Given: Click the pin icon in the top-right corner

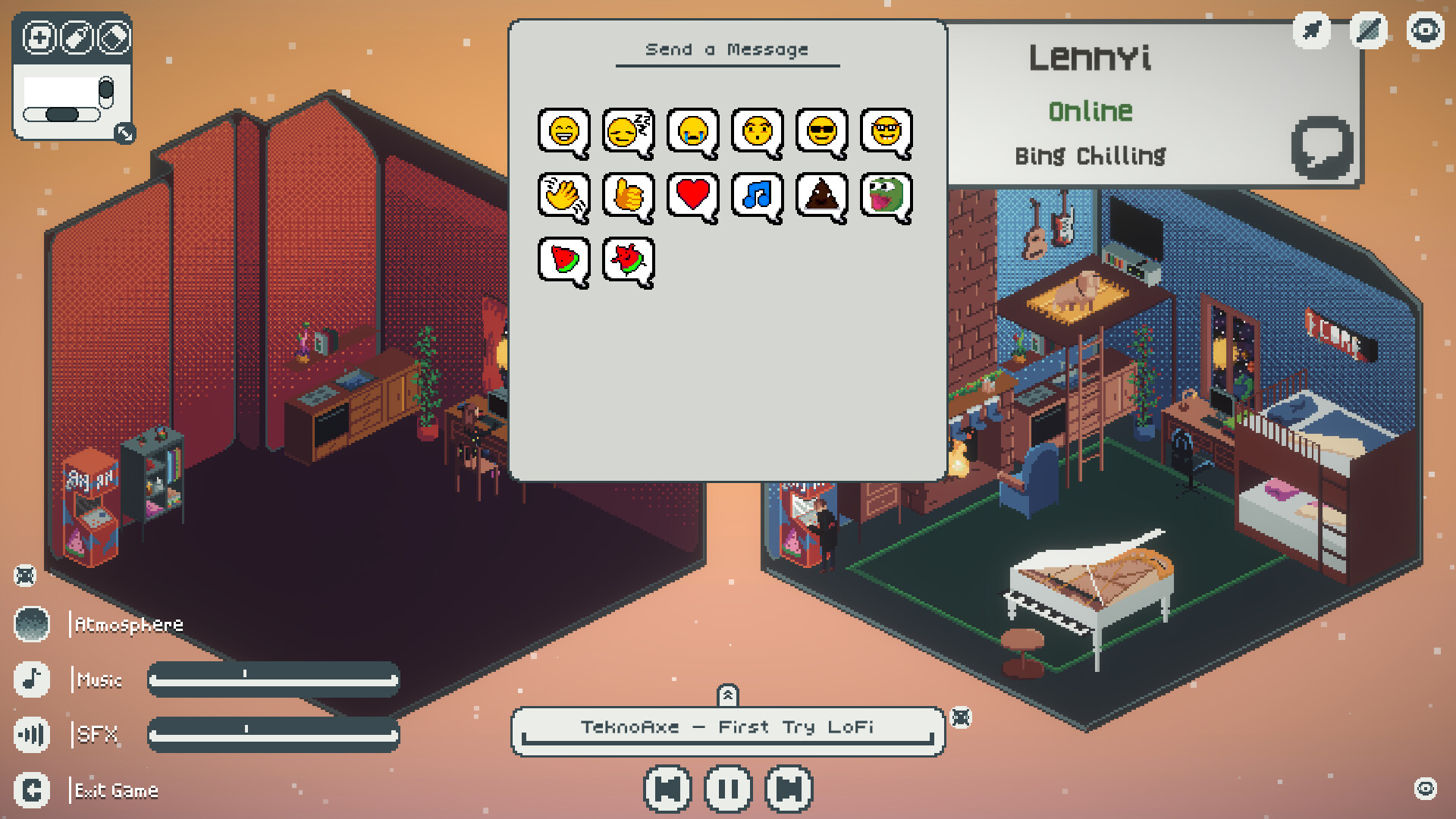Looking at the screenshot, I should [x=1311, y=31].
